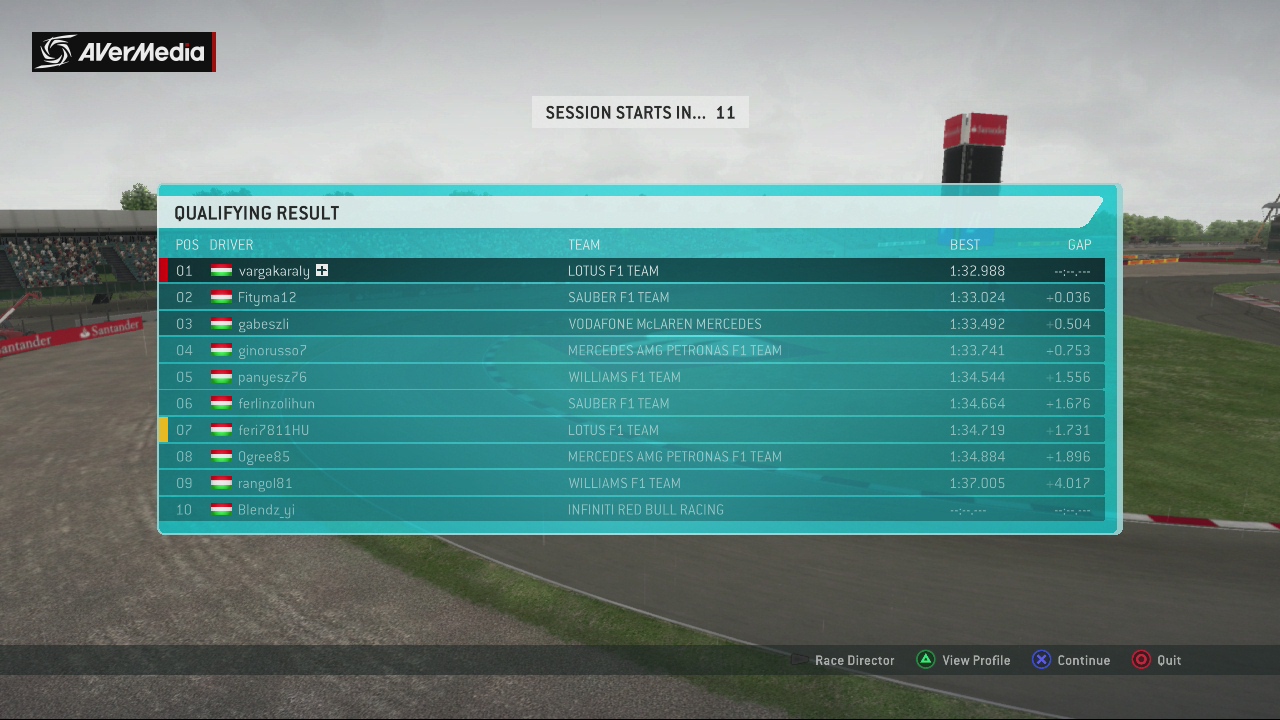1280x720 pixels.
Task: Select vargakaraly's first place row
Action: (x=630, y=271)
